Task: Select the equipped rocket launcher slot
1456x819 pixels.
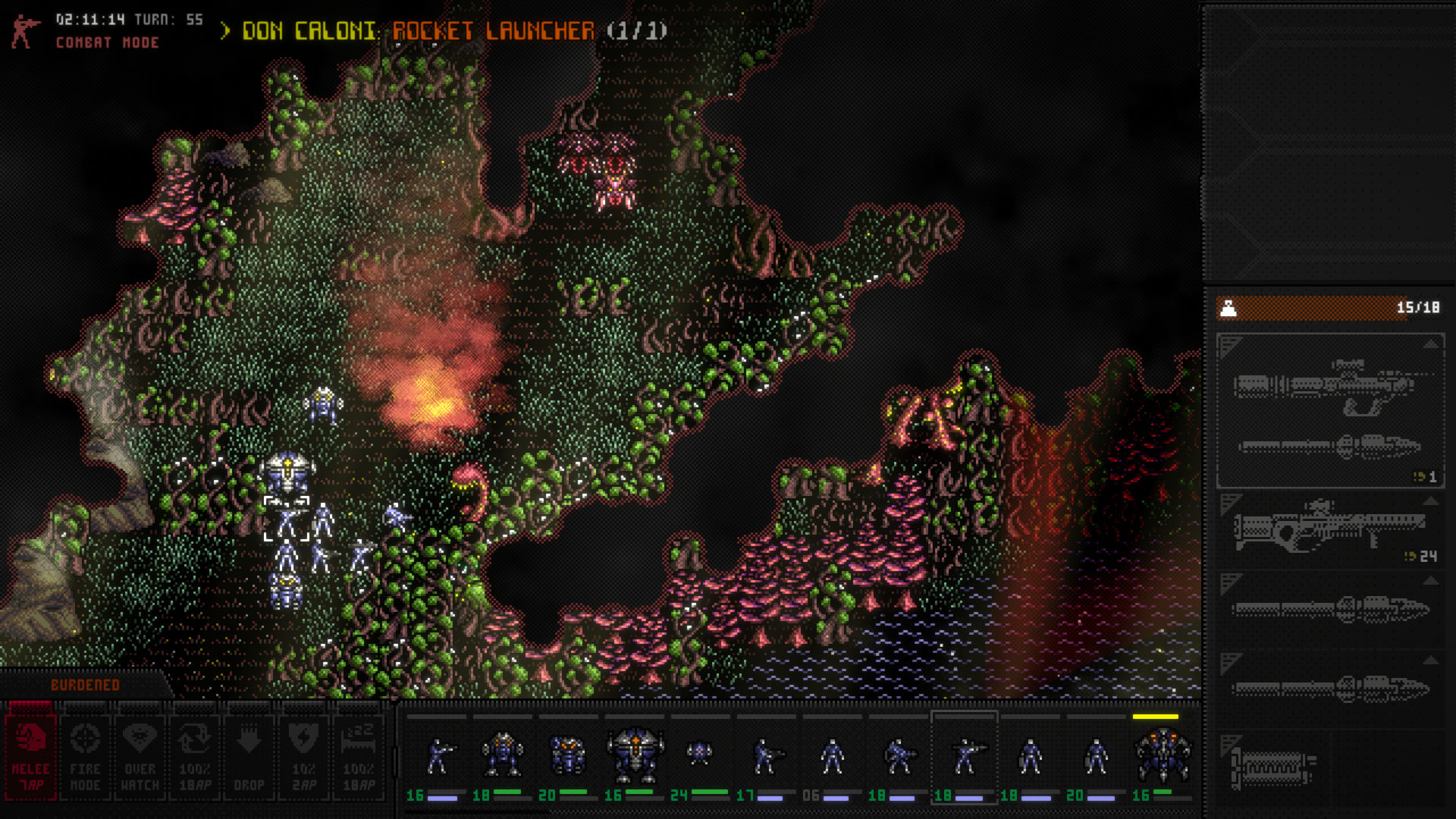Action: [1330, 411]
